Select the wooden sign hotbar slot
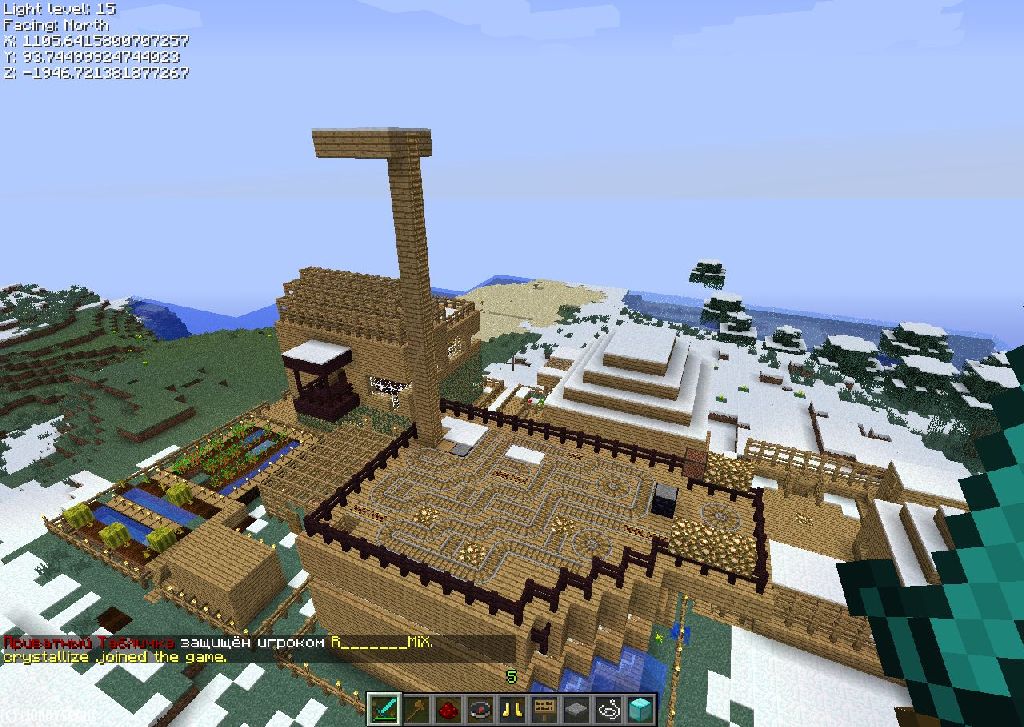 tap(545, 709)
